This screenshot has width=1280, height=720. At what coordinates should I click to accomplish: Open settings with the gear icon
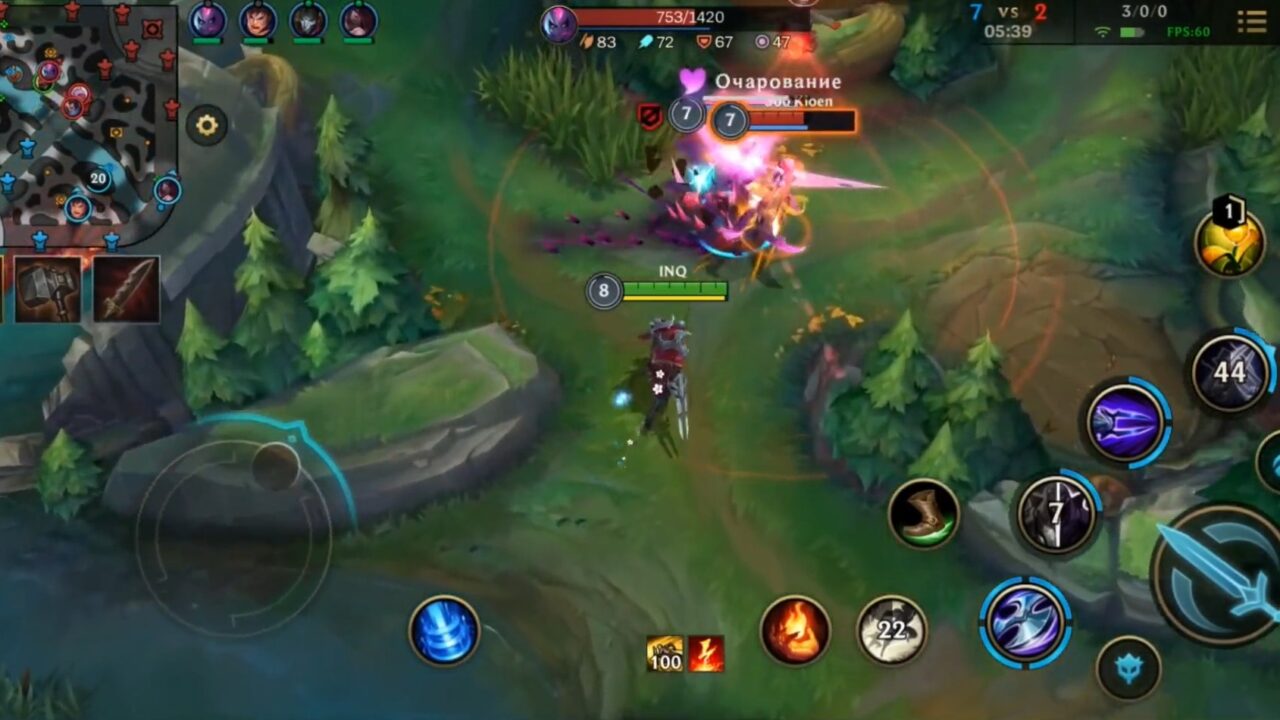206,124
